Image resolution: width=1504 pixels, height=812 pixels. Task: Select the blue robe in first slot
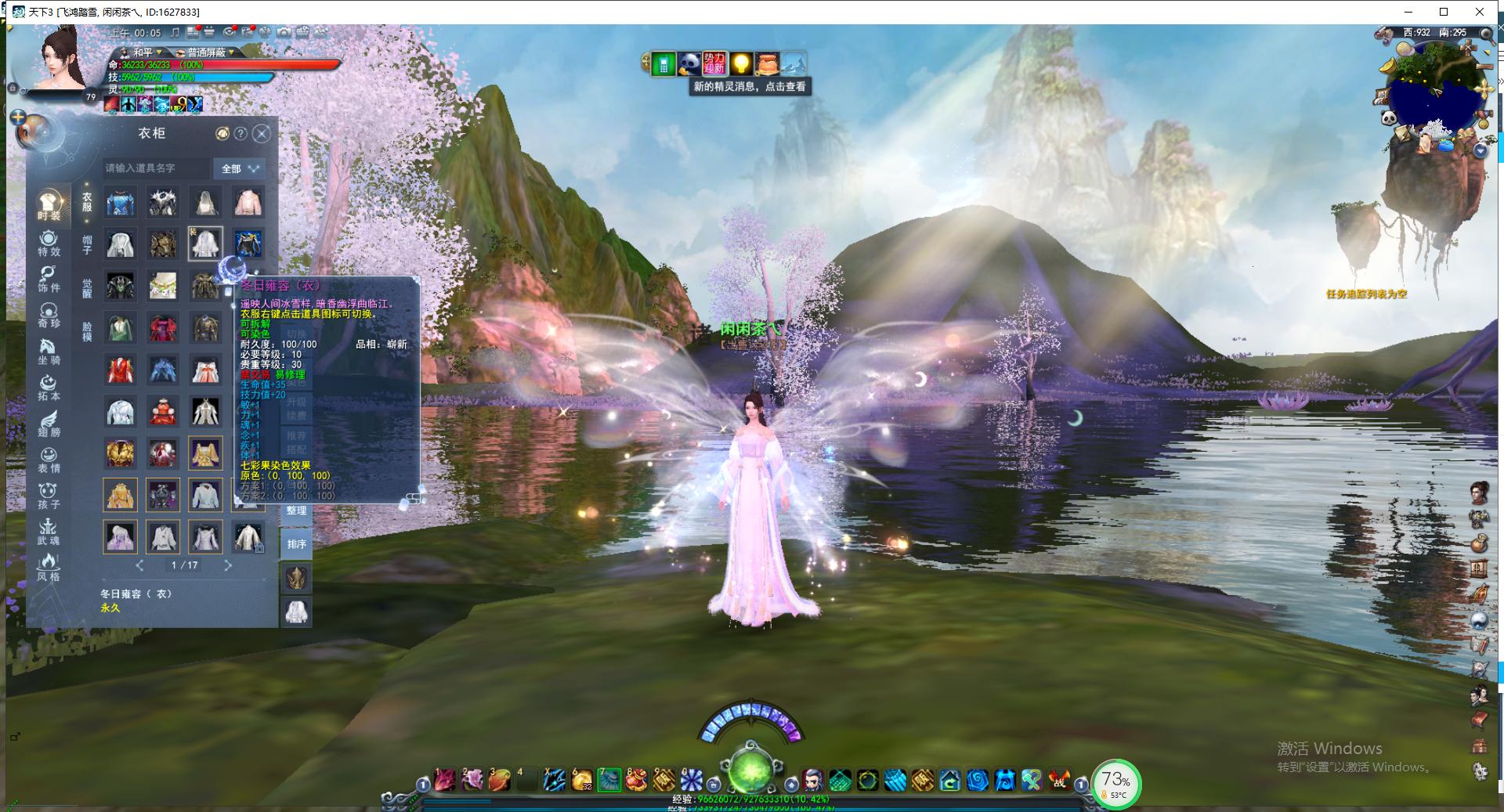(x=121, y=203)
